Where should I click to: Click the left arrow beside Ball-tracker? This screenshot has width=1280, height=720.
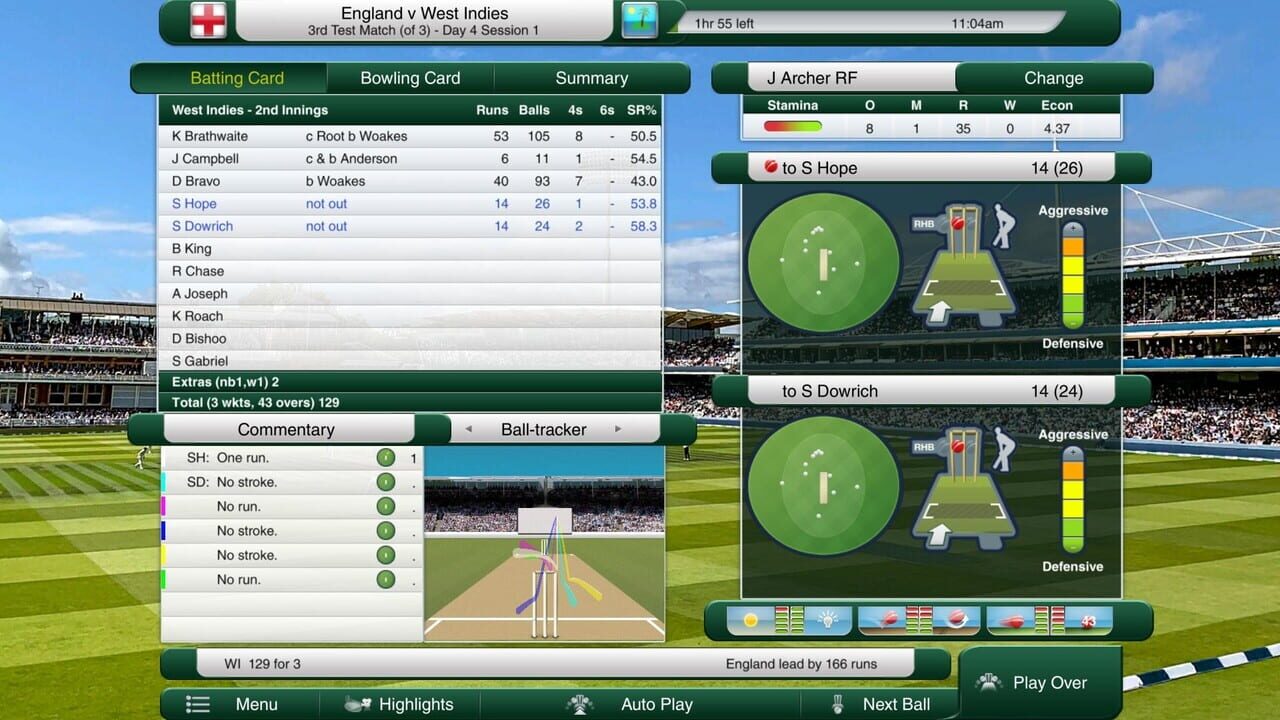click(467, 429)
